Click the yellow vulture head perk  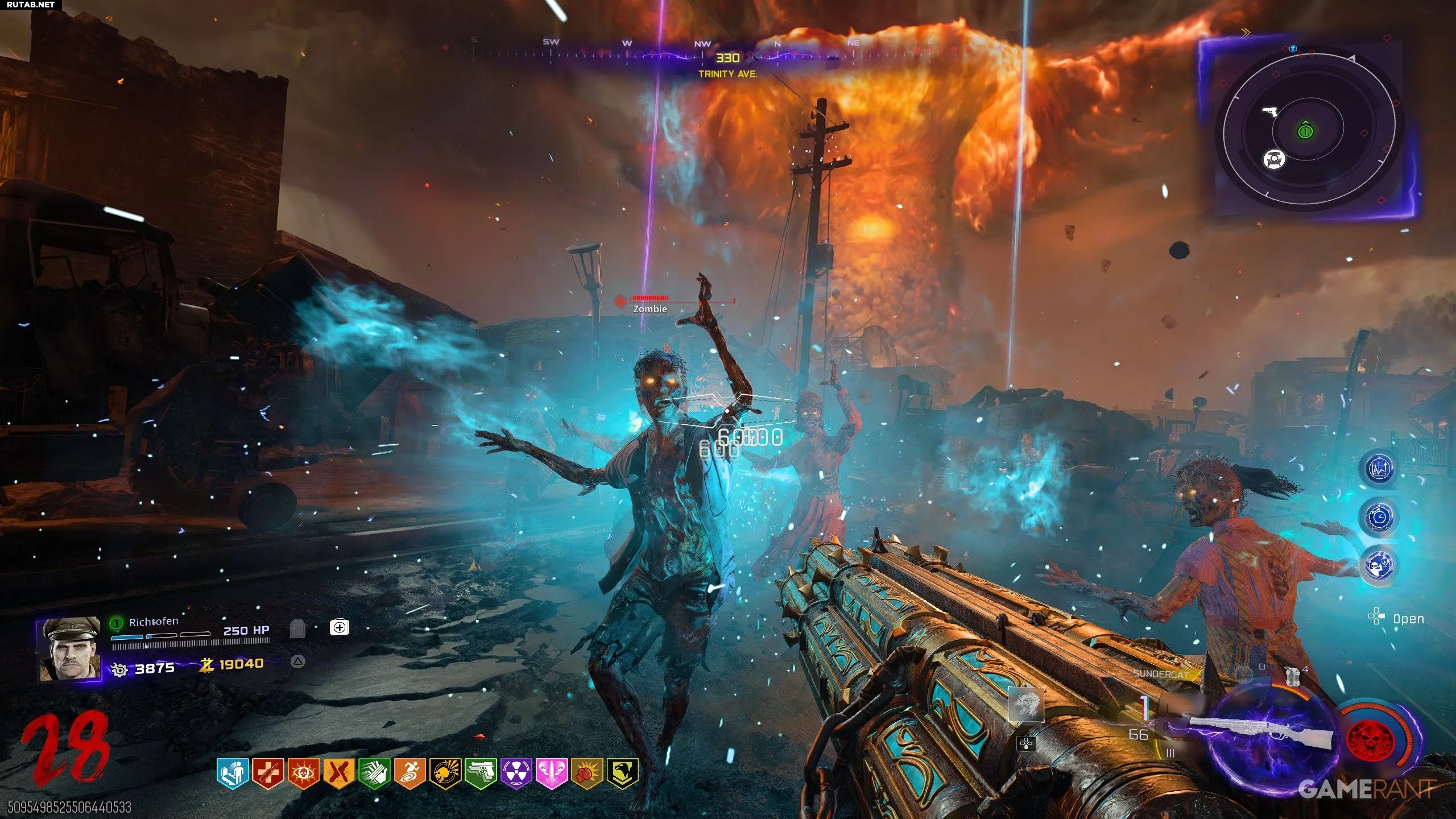click(623, 773)
